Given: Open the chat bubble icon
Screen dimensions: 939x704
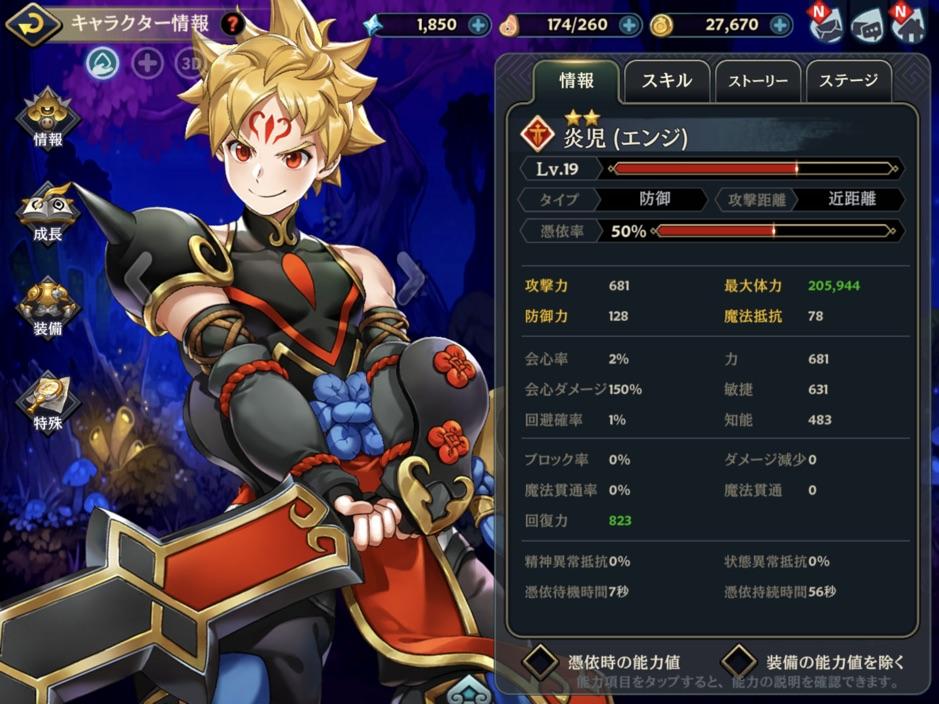Looking at the screenshot, I should (868, 26).
